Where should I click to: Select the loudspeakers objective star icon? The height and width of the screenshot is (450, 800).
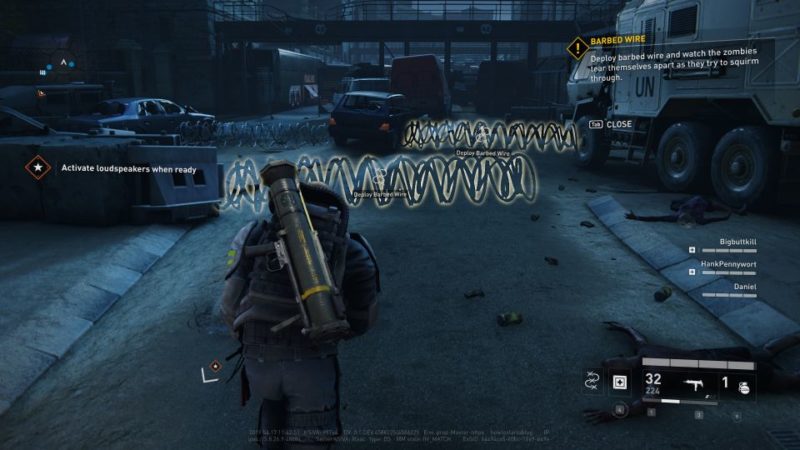(37, 168)
